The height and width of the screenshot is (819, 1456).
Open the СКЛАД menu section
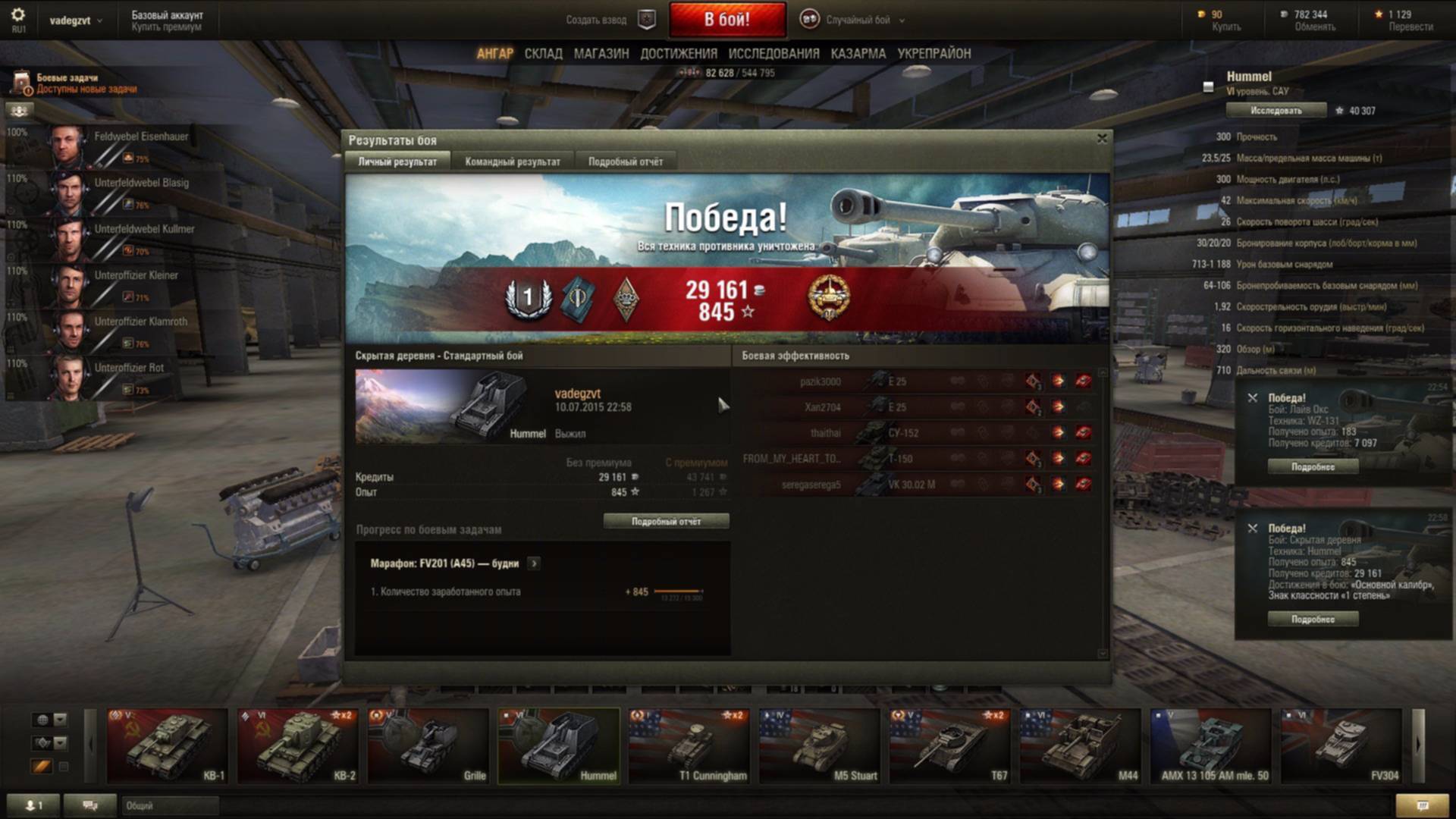(x=543, y=54)
